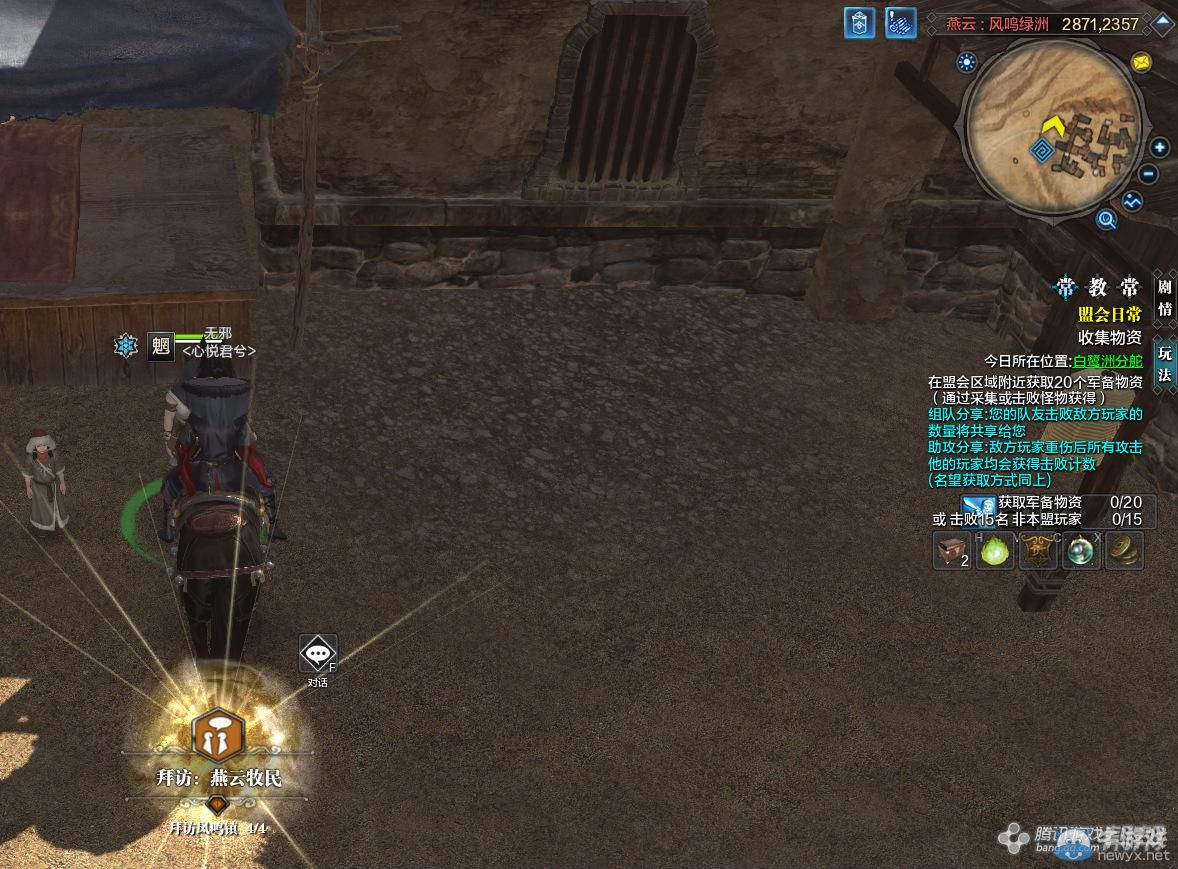Image resolution: width=1178 pixels, height=869 pixels.
Task: Open the quest scroll icon with exclamation mark
Action: coord(901,23)
